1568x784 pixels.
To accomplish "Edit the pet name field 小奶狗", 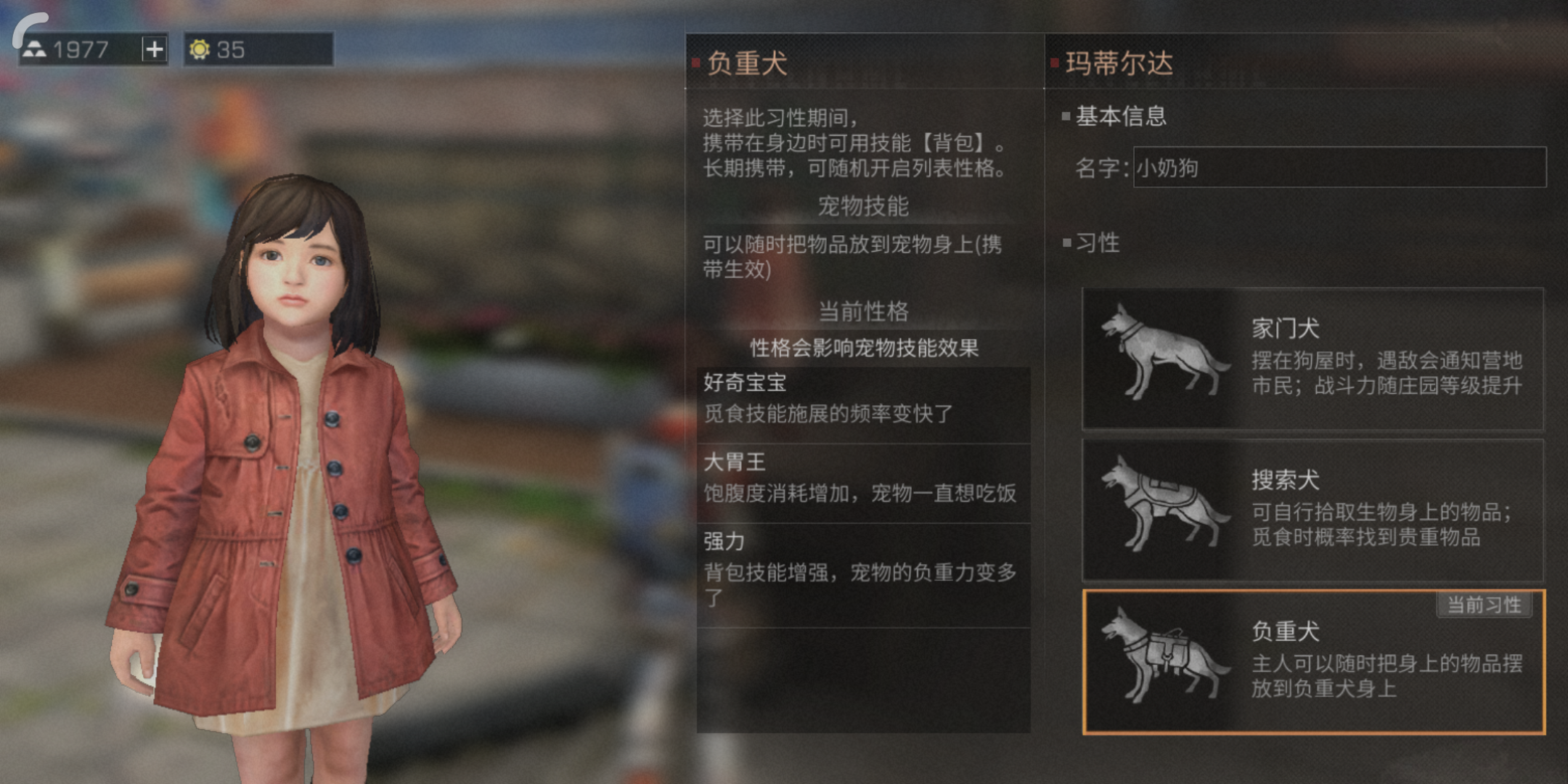I will [x=1339, y=168].
